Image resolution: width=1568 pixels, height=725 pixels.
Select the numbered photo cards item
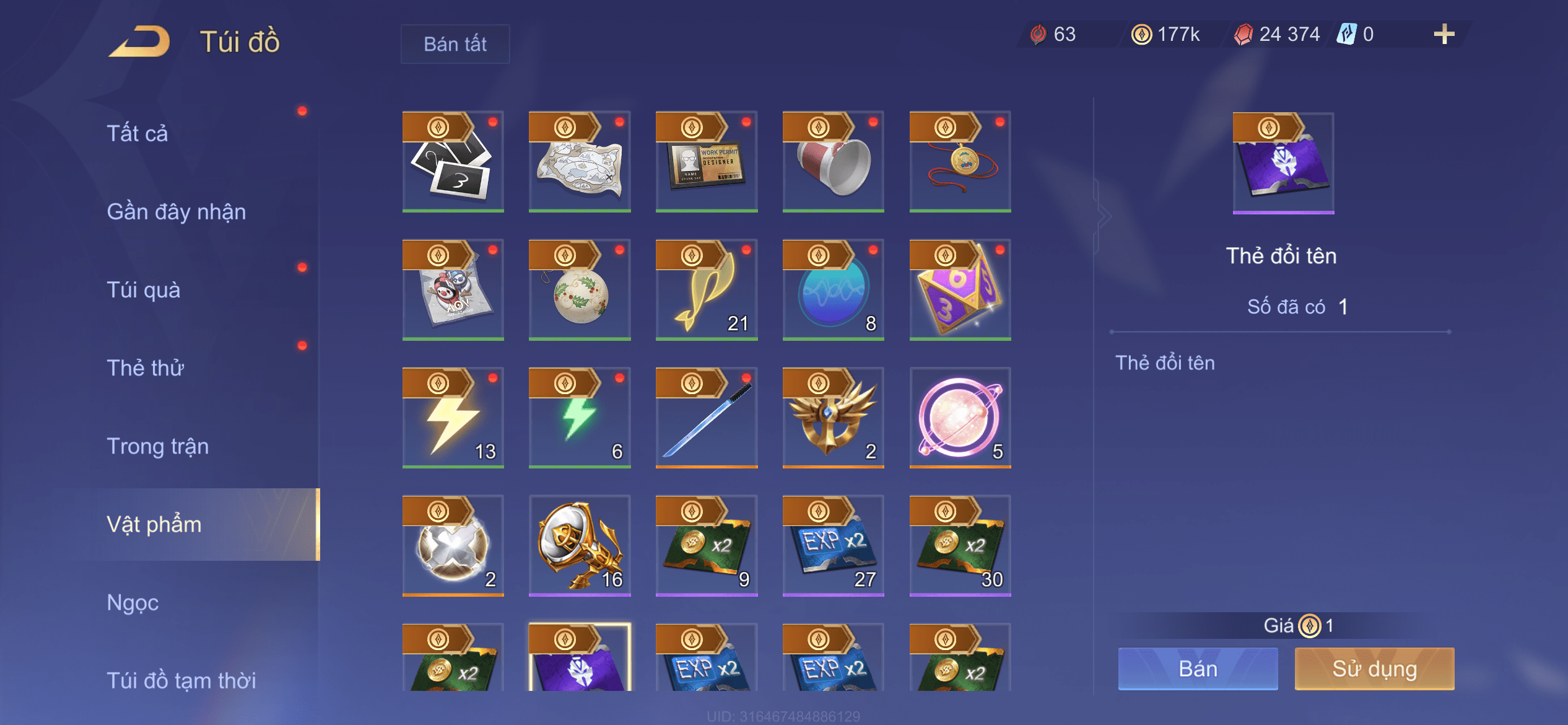(x=453, y=162)
